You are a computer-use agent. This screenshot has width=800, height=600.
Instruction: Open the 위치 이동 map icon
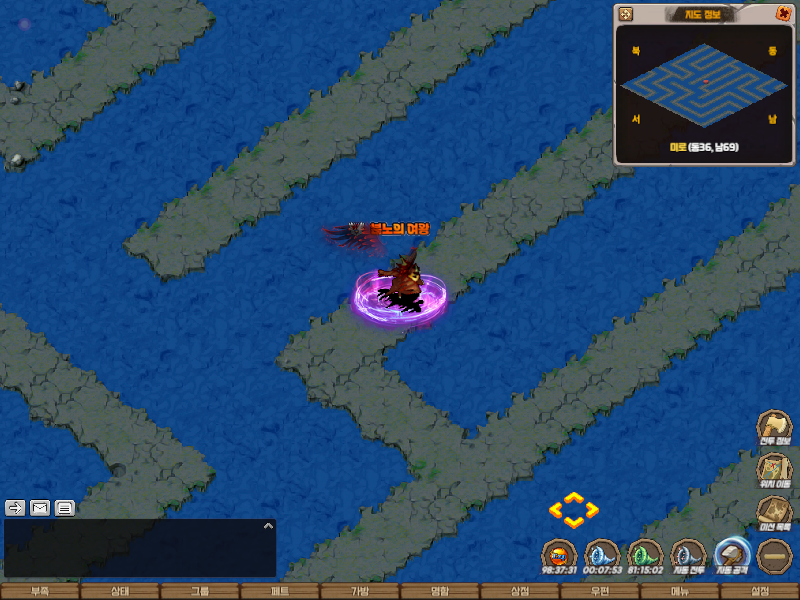[x=774, y=469]
